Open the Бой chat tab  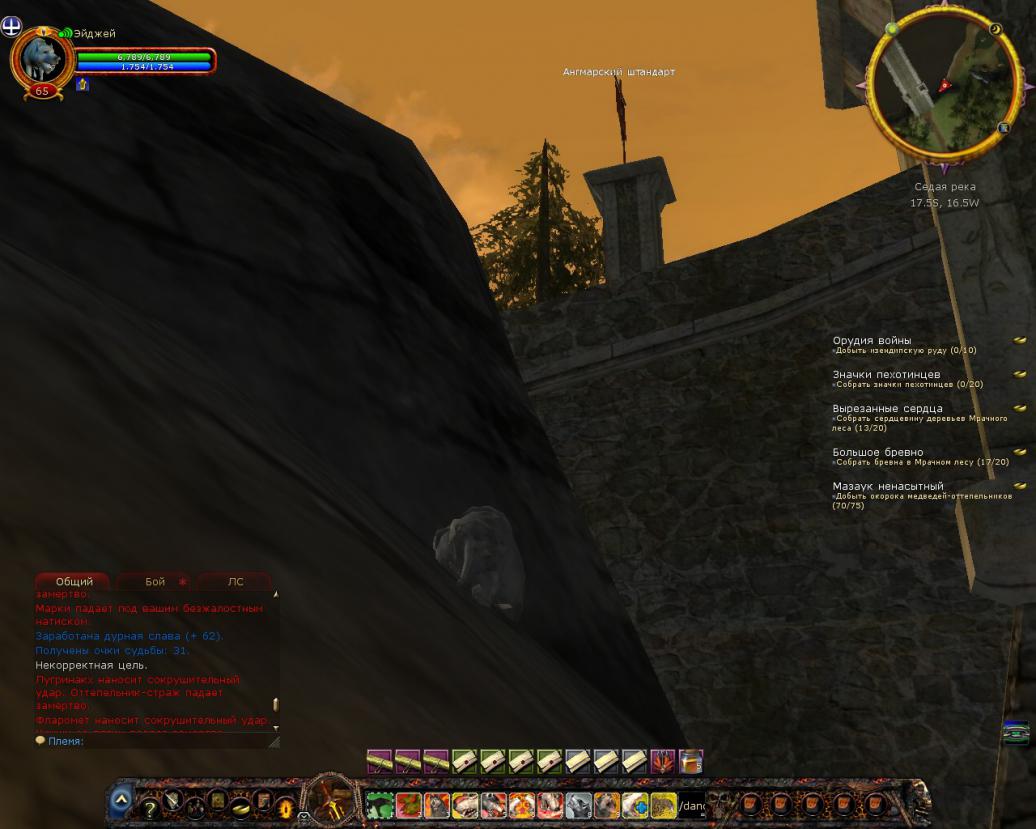(x=155, y=581)
